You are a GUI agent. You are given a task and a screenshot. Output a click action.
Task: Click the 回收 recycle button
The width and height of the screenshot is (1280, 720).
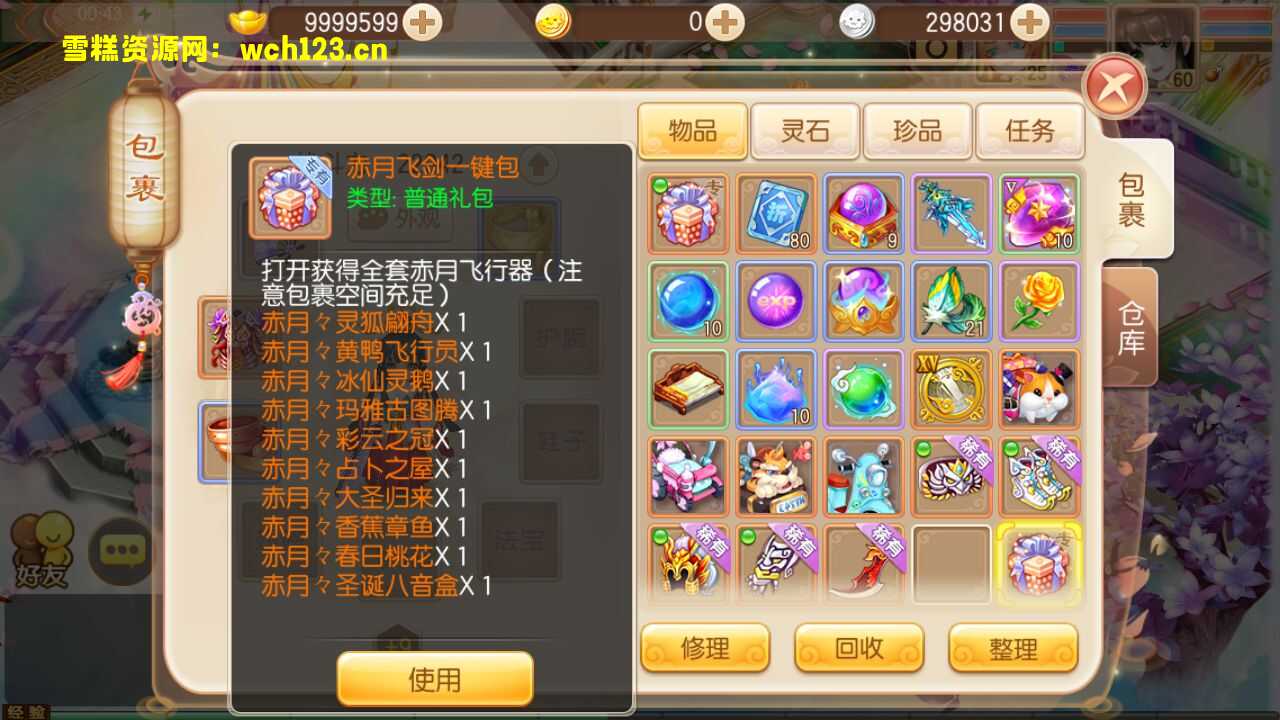858,648
